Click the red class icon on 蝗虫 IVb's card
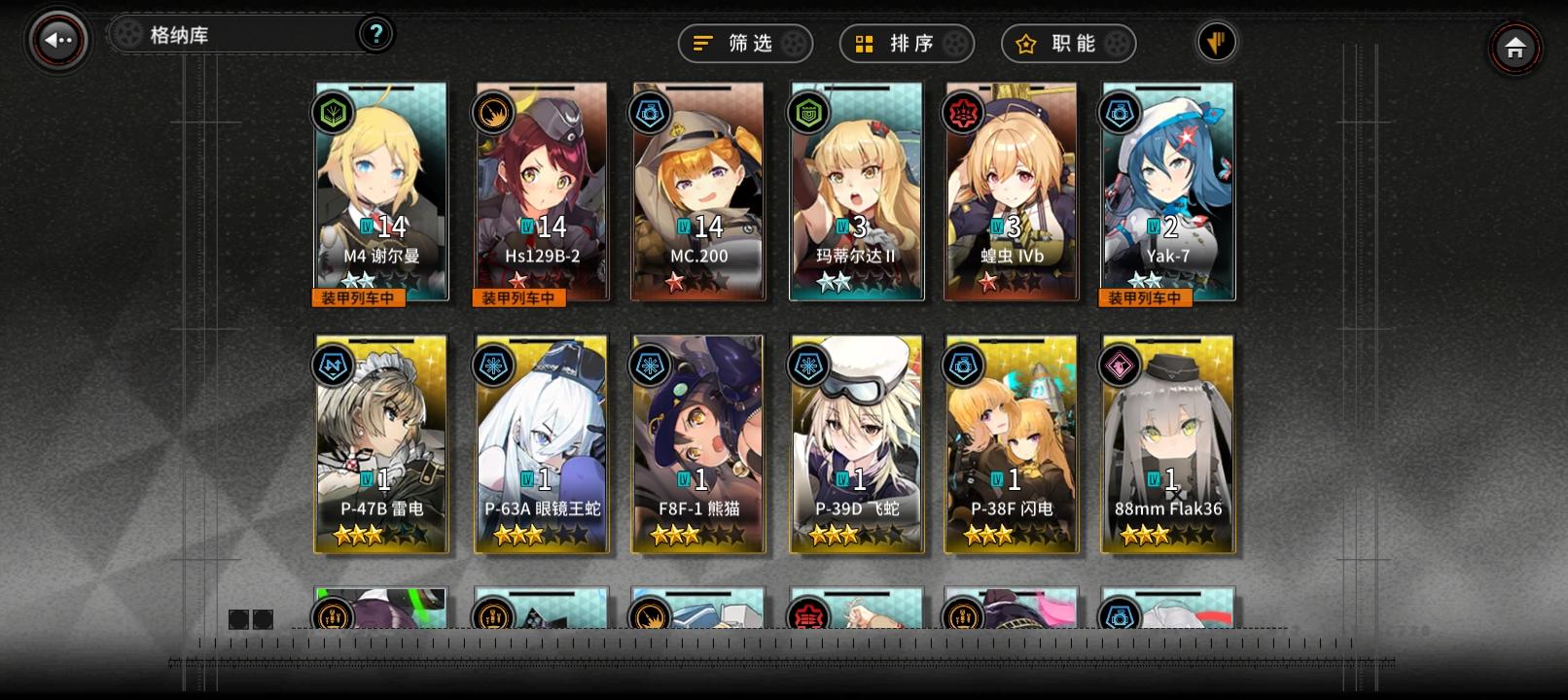1568x700 pixels. coord(964,113)
